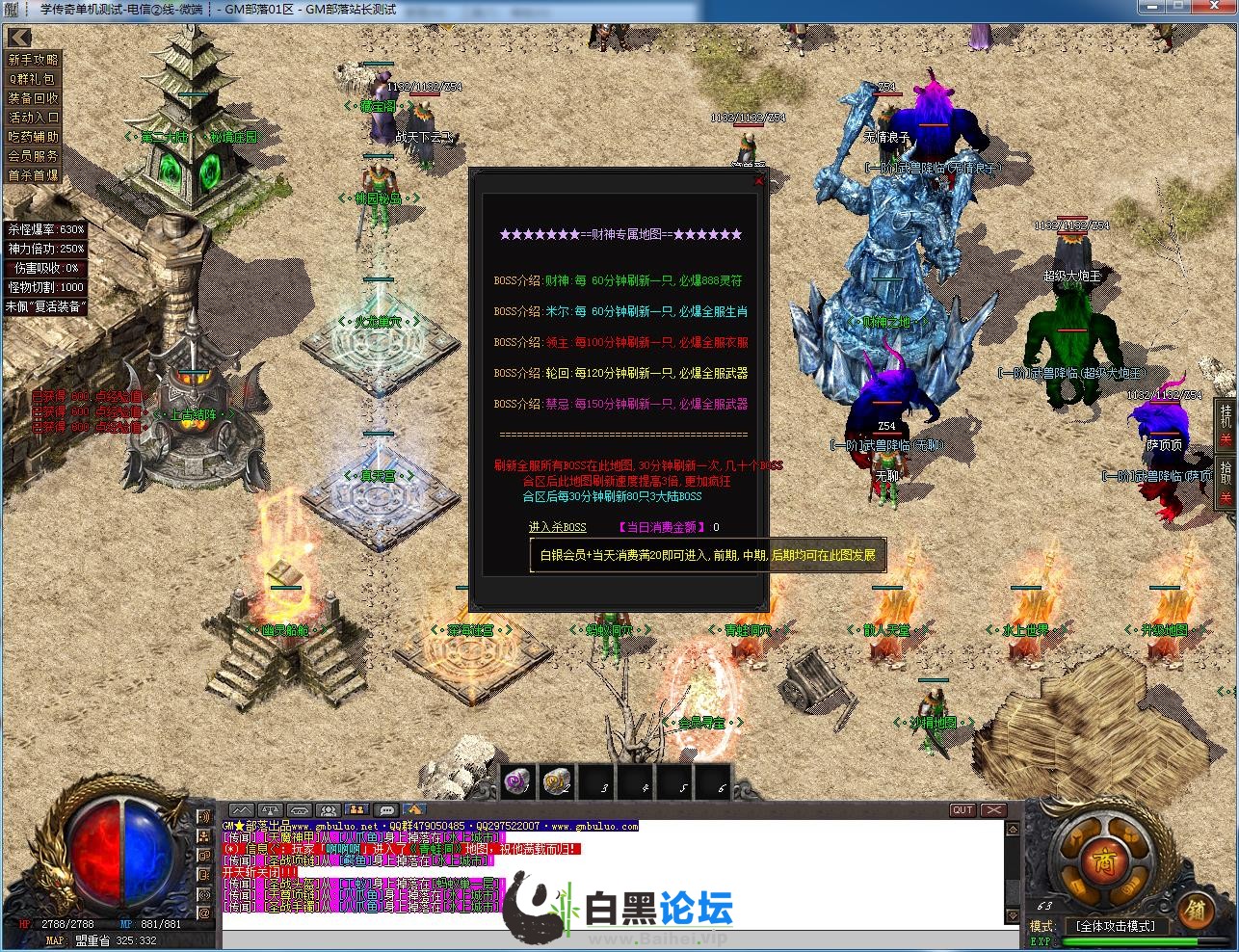Choose the 吃药辅助 potion assist option
The image size is (1239, 952).
pyautogui.click(x=34, y=137)
